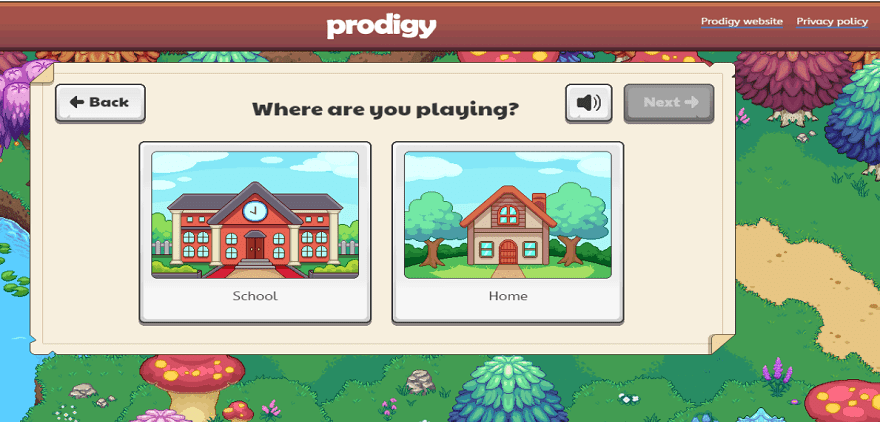Image resolution: width=880 pixels, height=422 pixels.
Task: Select the Home option card
Action: pyautogui.click(x=507, y=233)
